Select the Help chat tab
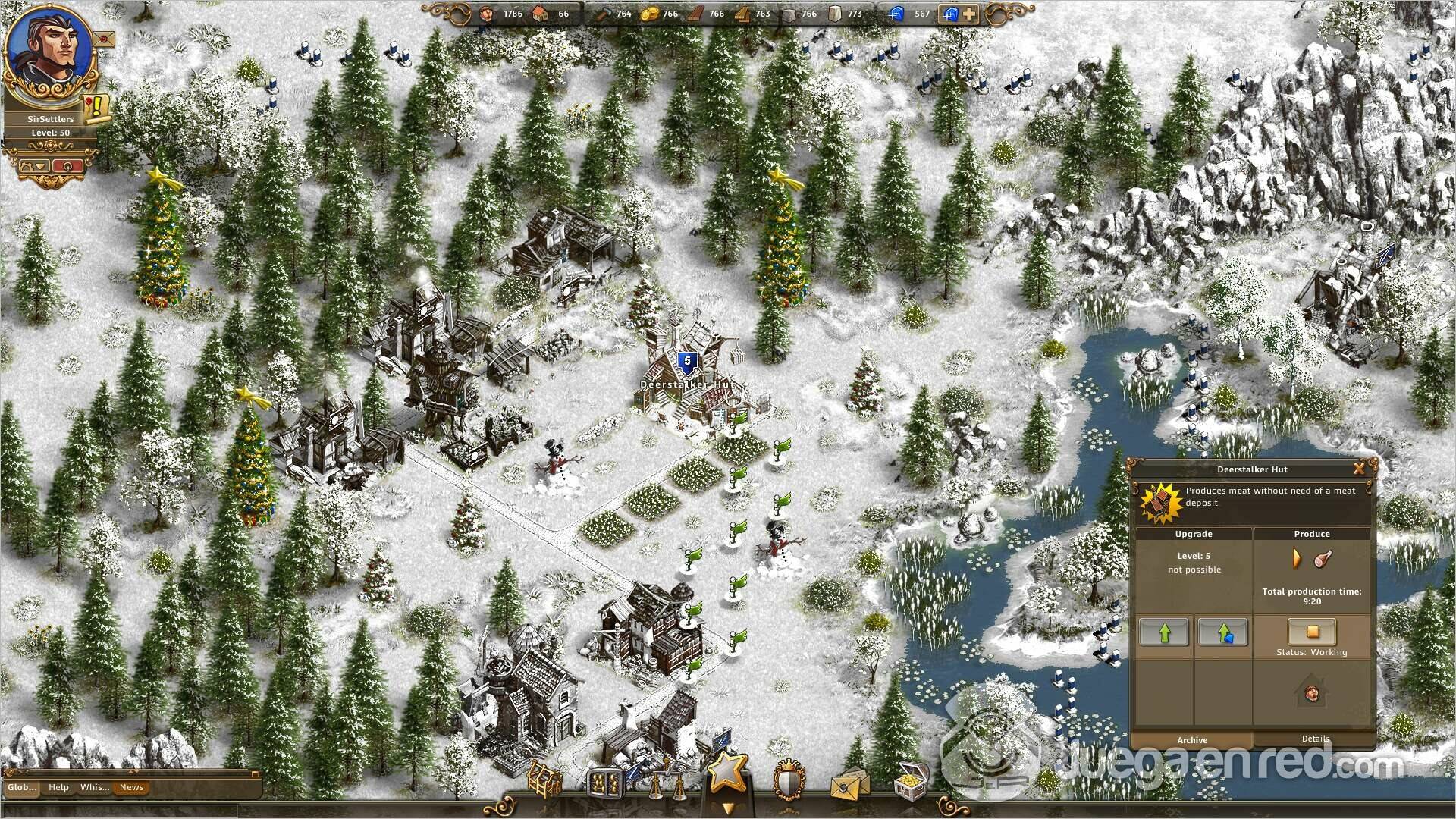This screenshot has height=819, width=1456. pyautogui.click(x=58, y=787)
